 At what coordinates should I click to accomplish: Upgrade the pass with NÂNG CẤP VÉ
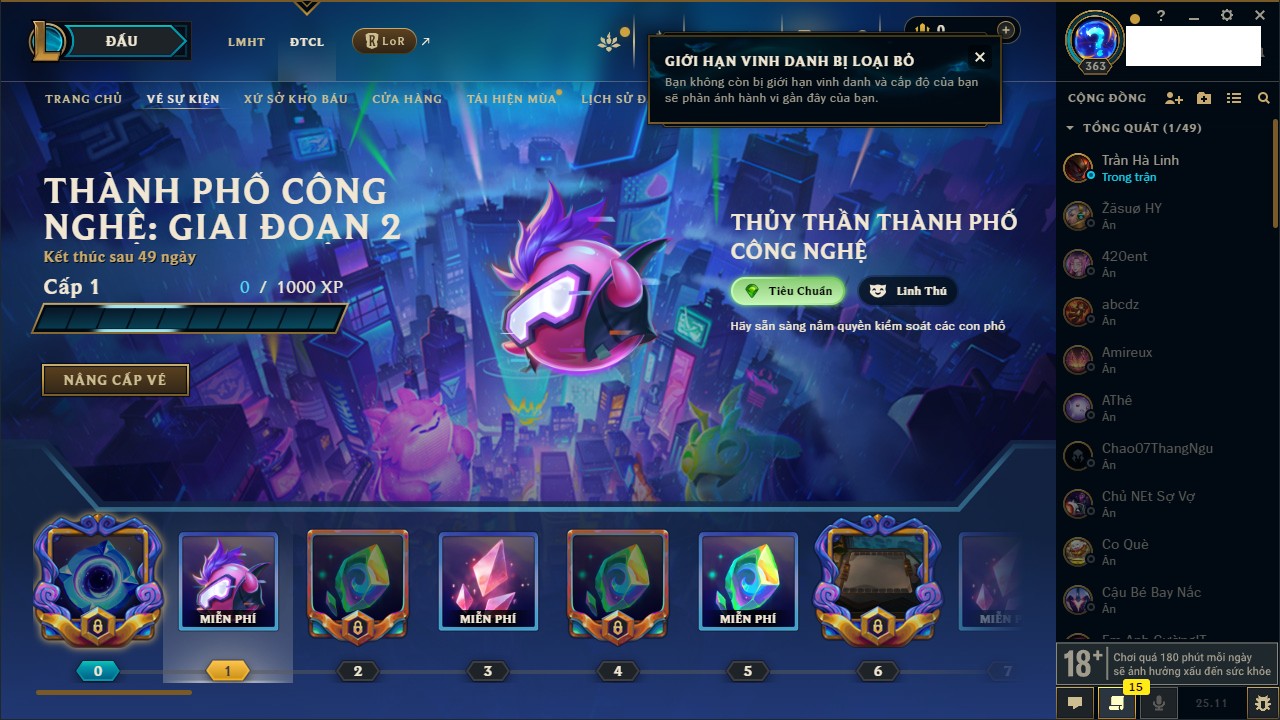[x=115, y=380]
